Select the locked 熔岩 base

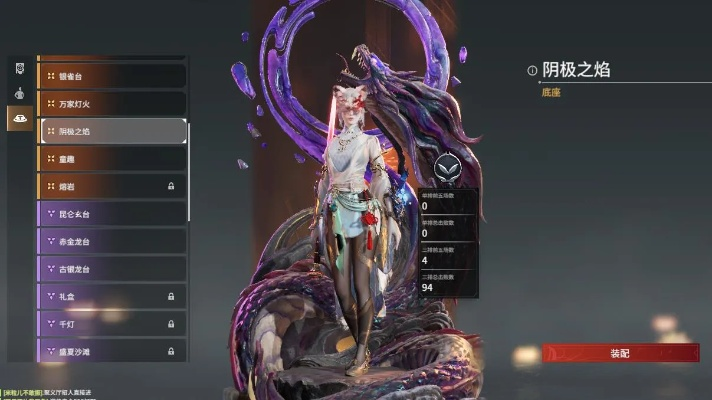(112, 186)
